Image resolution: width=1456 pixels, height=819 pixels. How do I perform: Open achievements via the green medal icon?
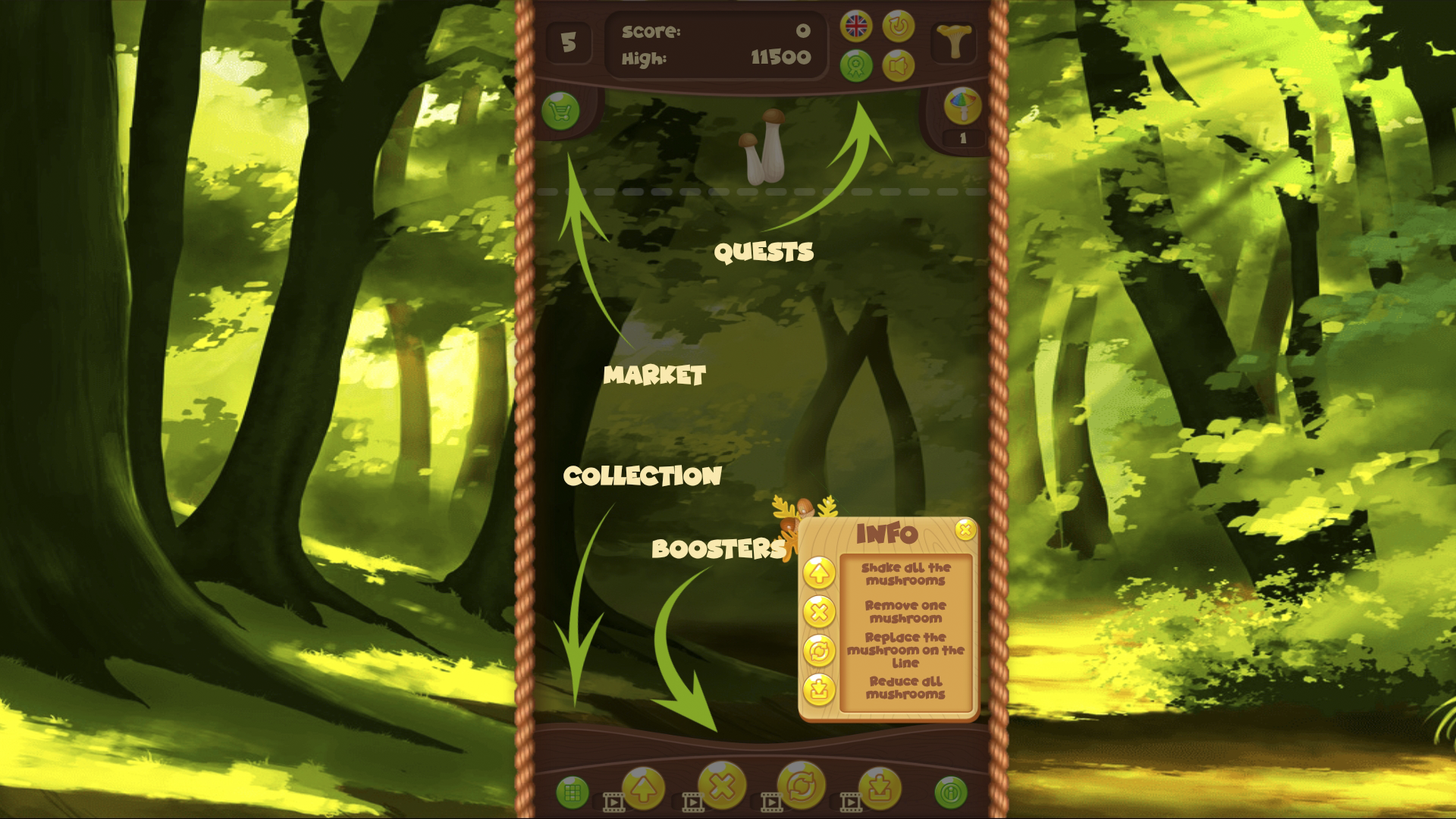pos(857,65)
